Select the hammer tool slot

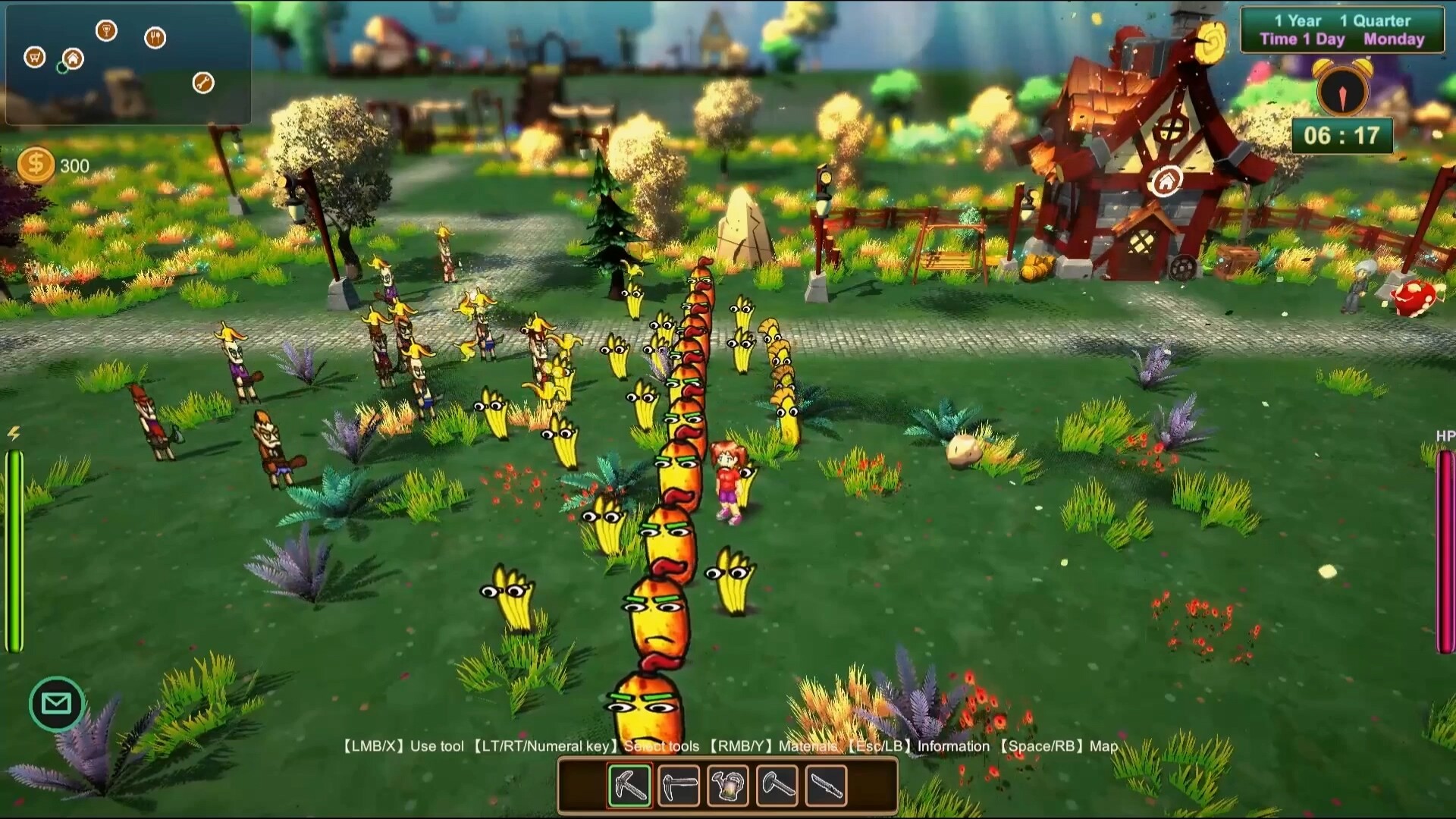[777, 785]
